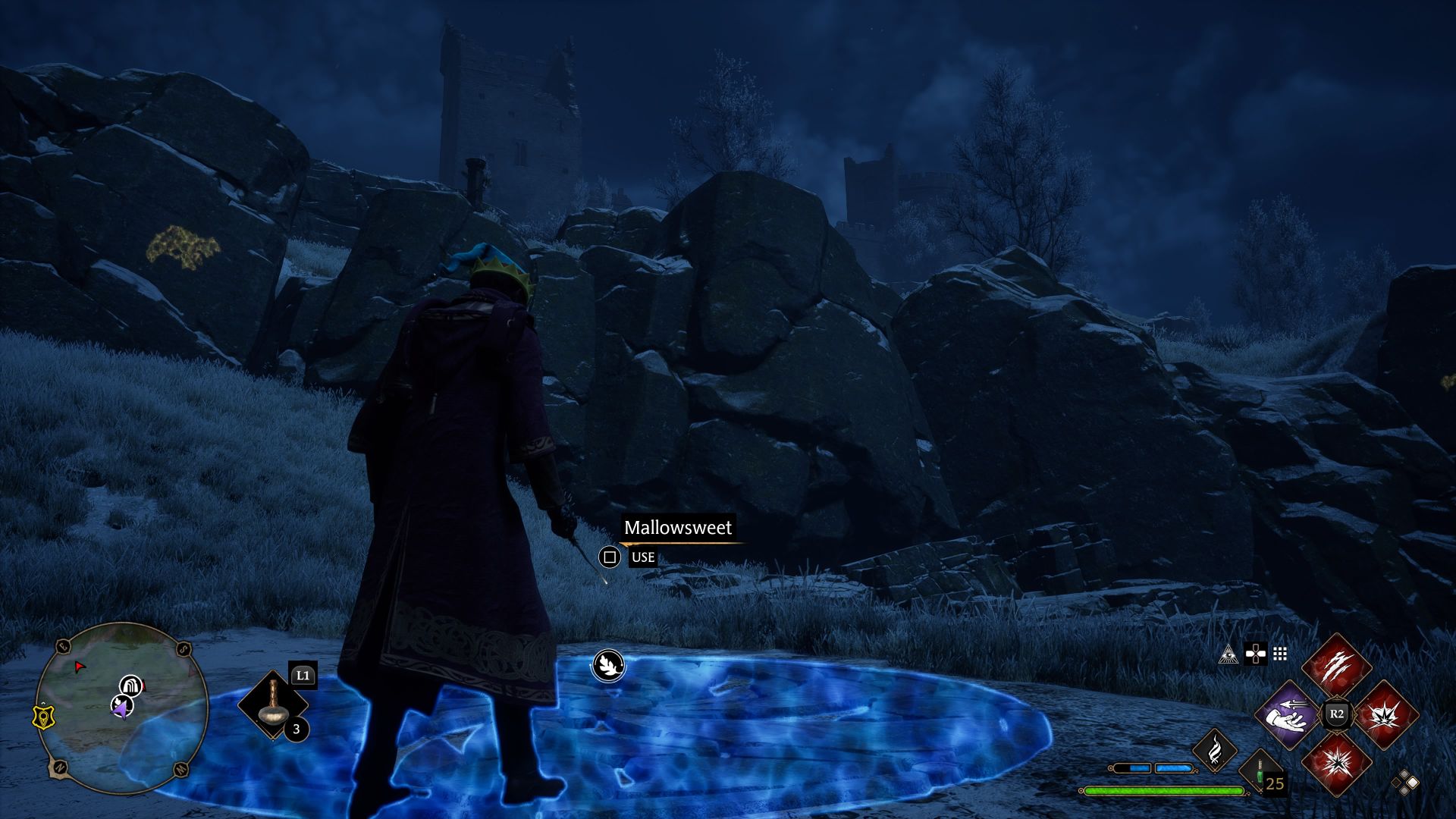Select the blast spell icon right of R2
The height and width of the screenshot is (819, 1456).
[1386, 714]
